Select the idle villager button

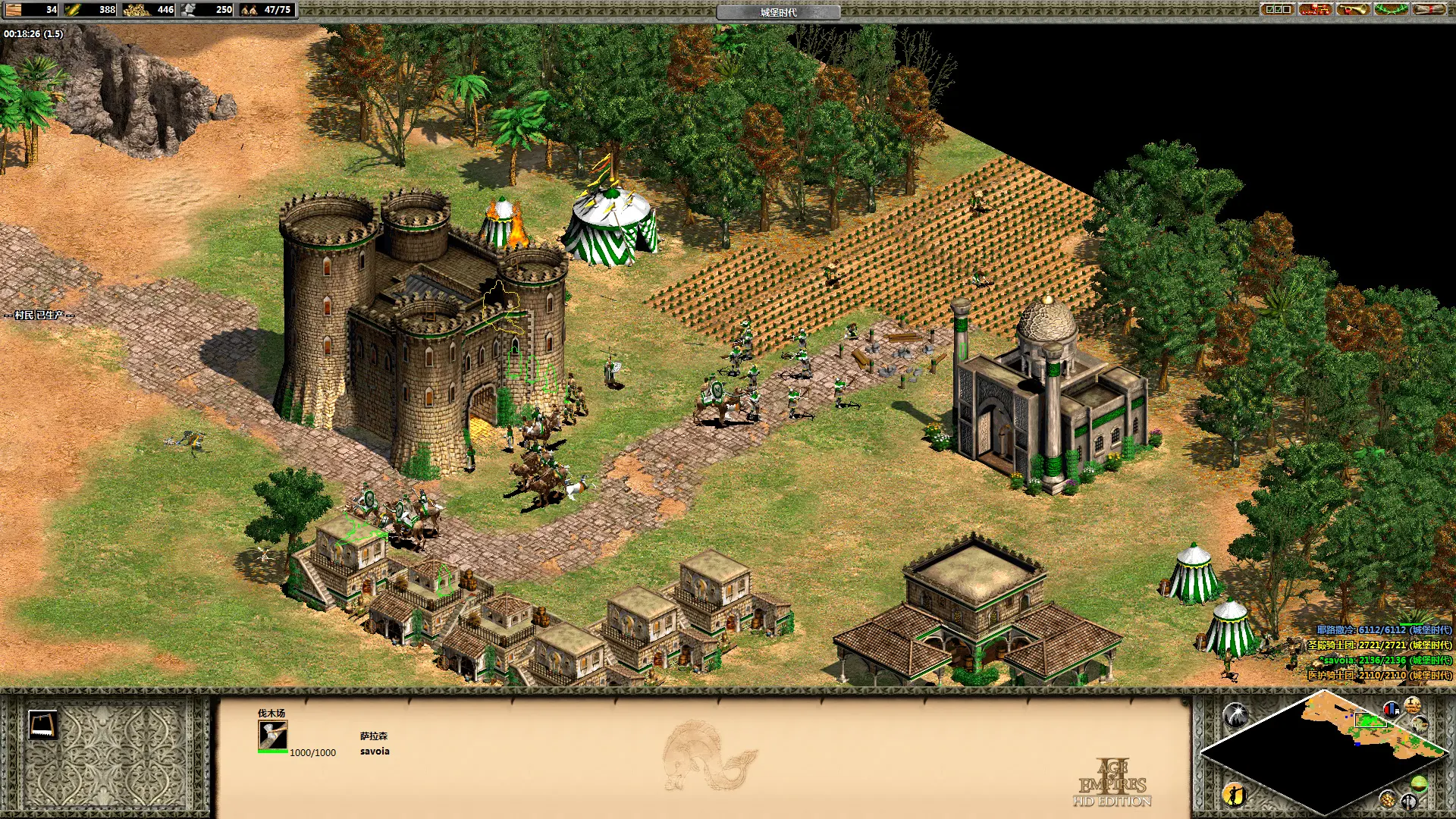click(x=1234, y=794)
